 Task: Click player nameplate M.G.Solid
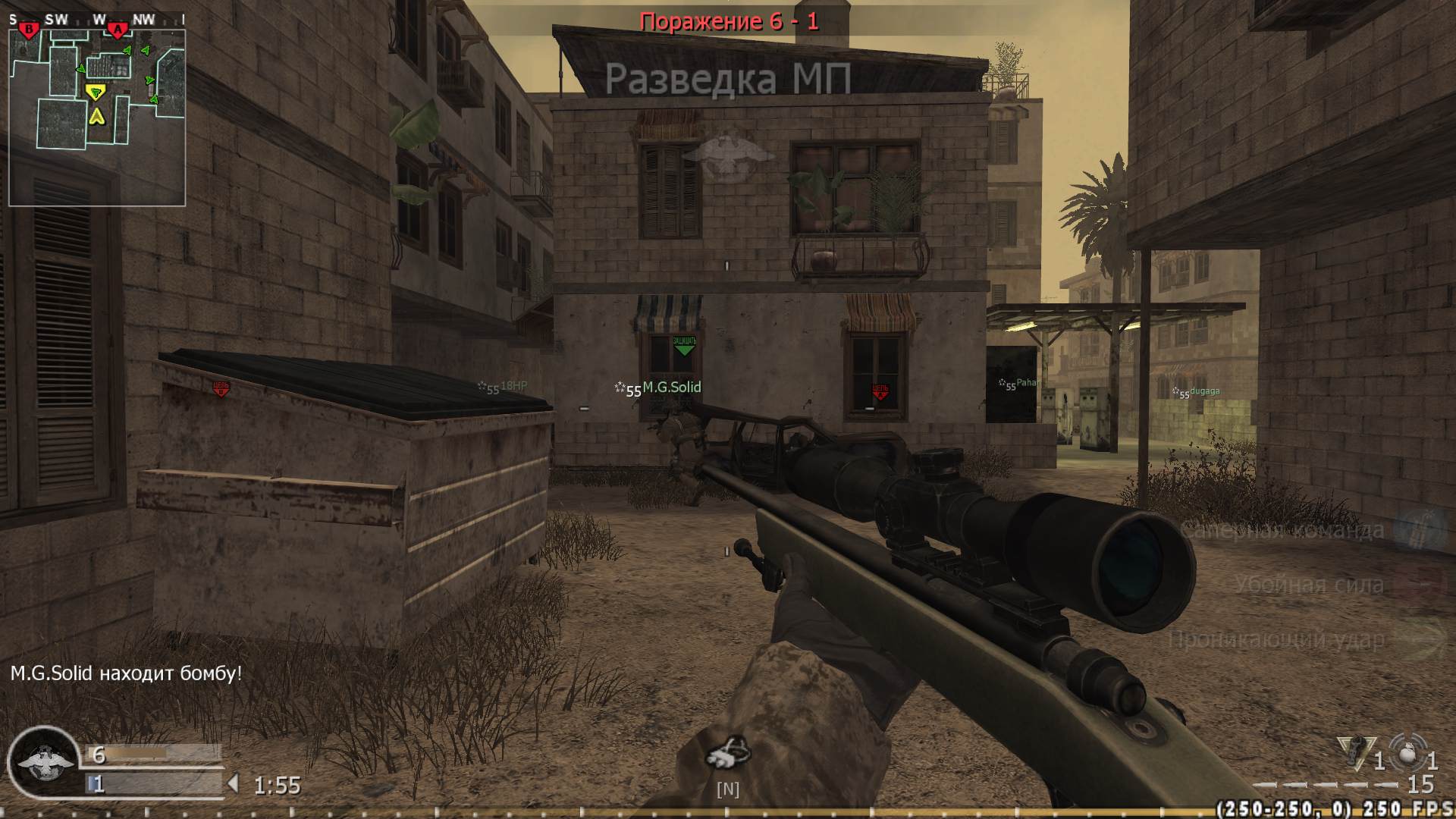[672, 387]
